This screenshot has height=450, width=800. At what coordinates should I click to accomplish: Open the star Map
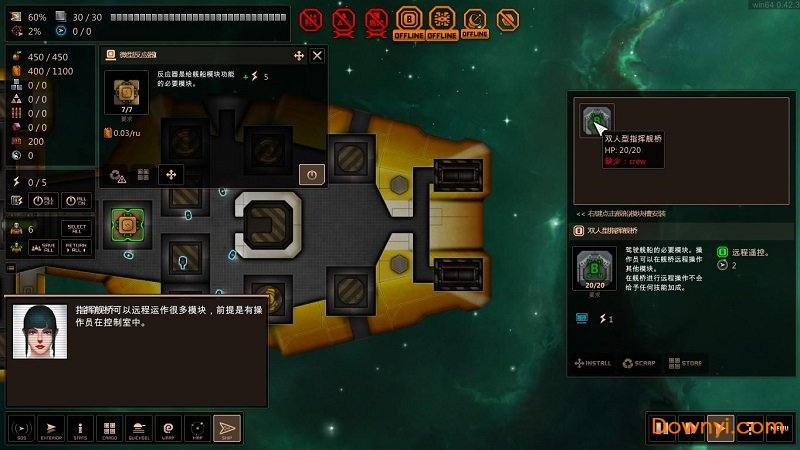pos(198,428)
